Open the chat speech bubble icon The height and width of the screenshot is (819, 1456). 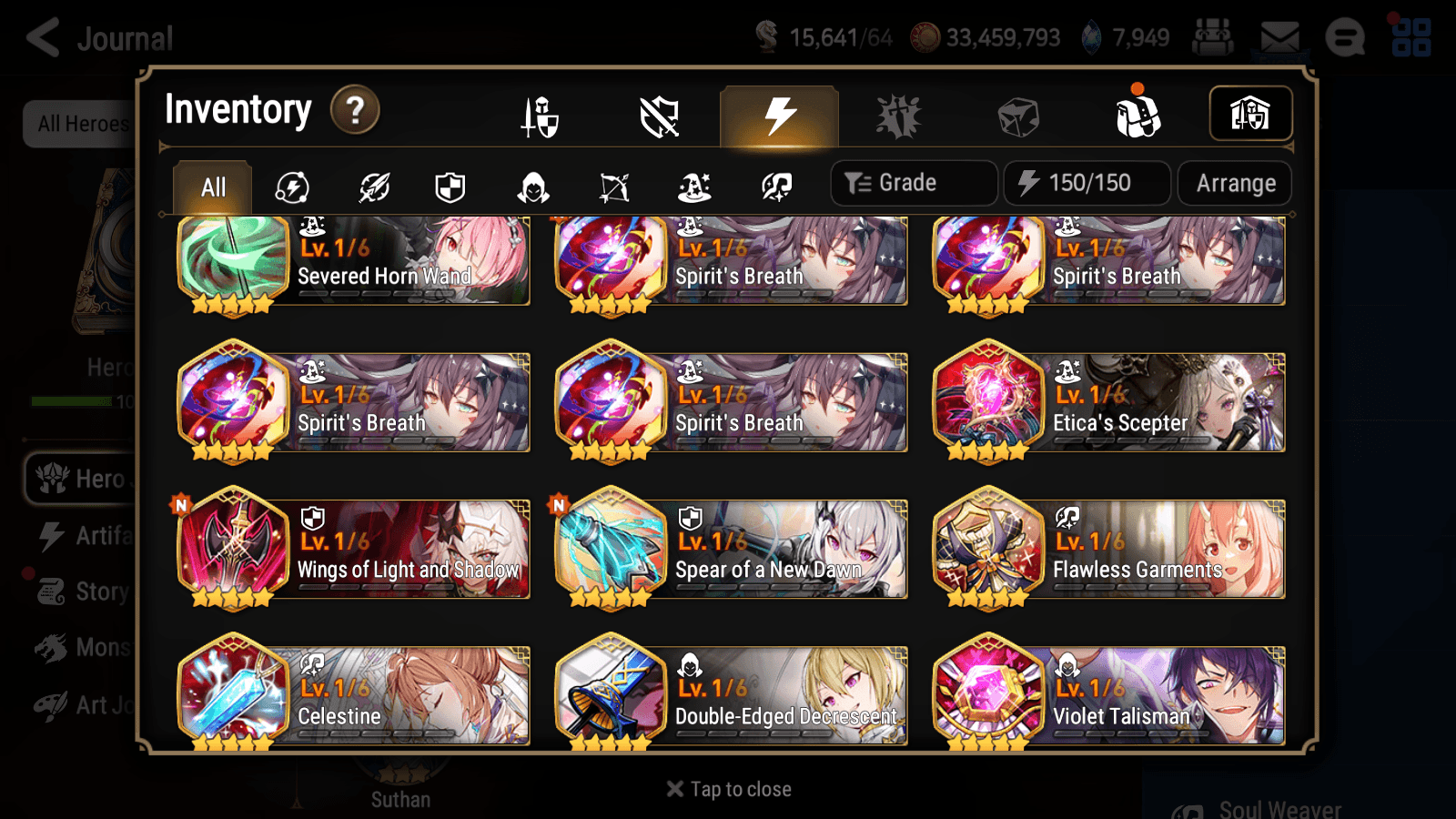pos(1345,38)
